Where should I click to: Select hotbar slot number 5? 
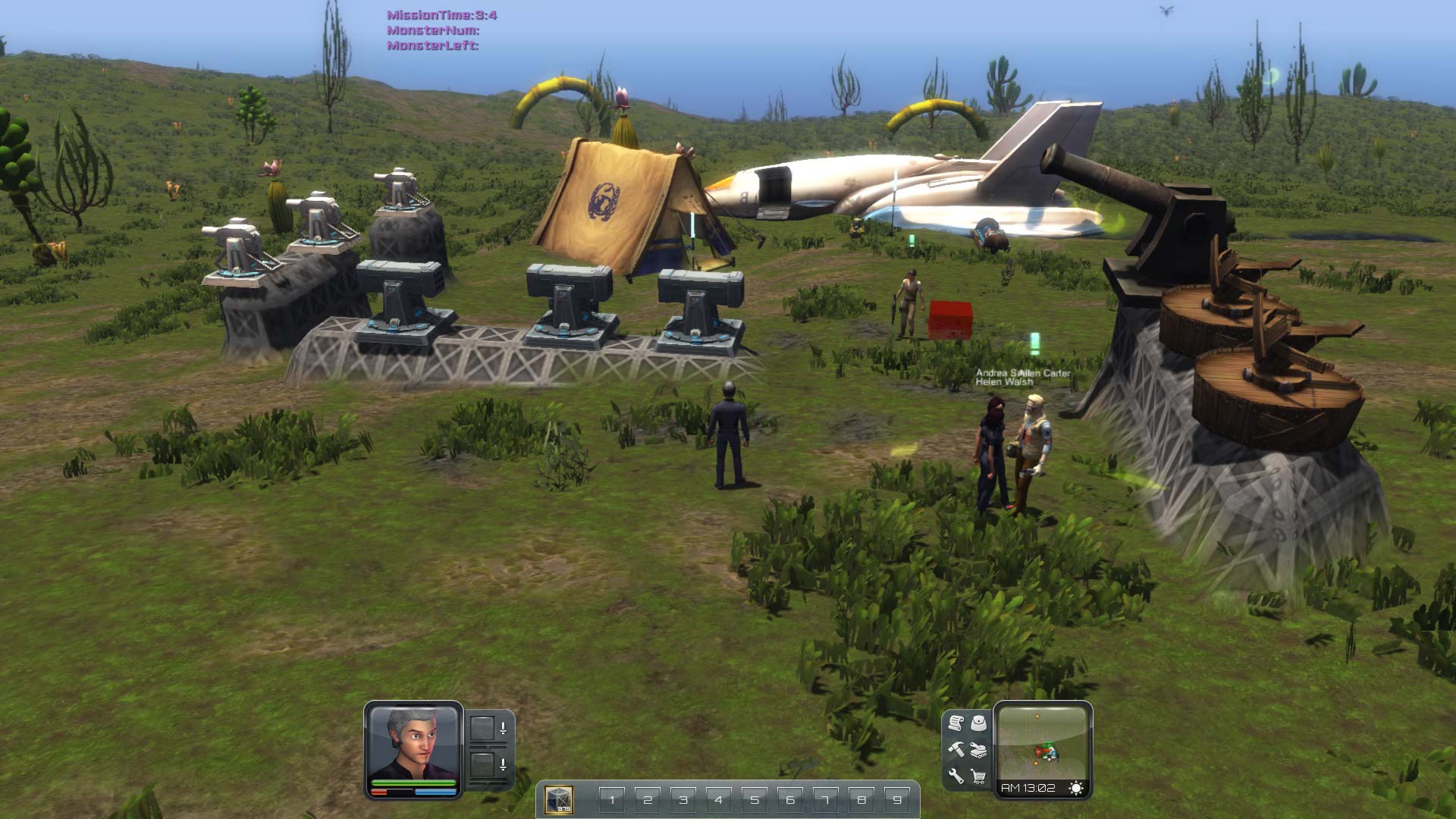(755, 799)
